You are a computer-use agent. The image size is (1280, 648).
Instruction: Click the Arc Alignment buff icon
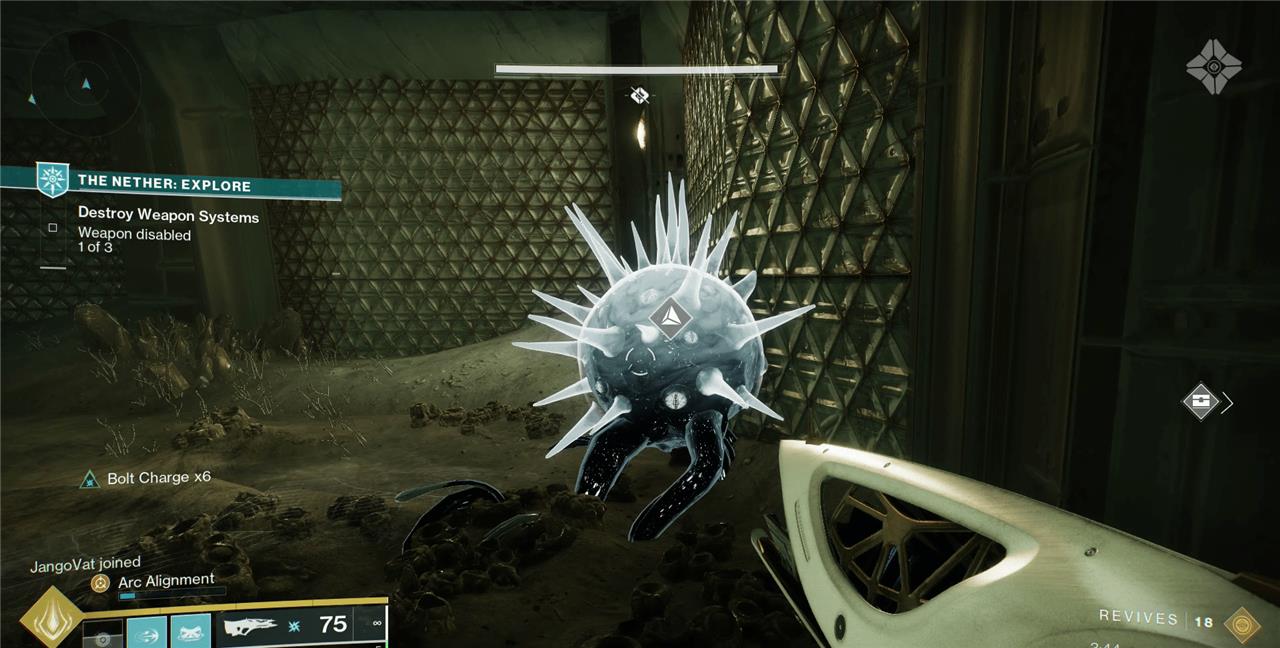[x=100, y=581]
